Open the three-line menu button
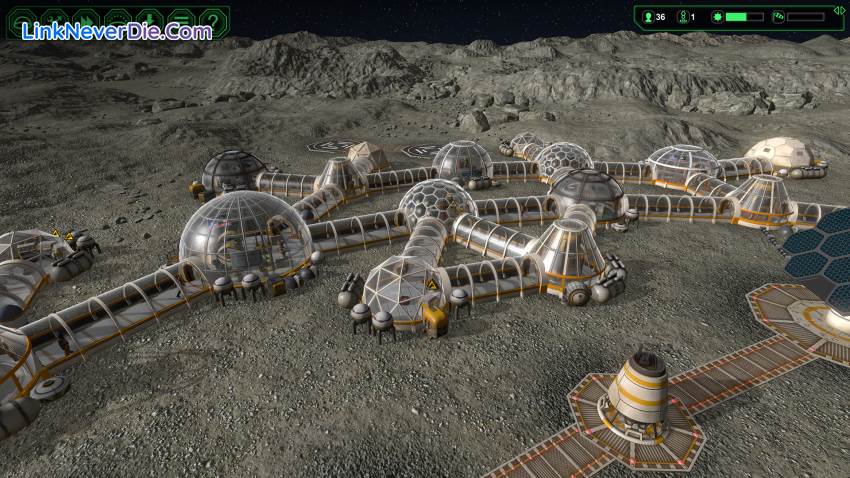The height and width of the screenshot is (478, 850). (x=181, y=20)
